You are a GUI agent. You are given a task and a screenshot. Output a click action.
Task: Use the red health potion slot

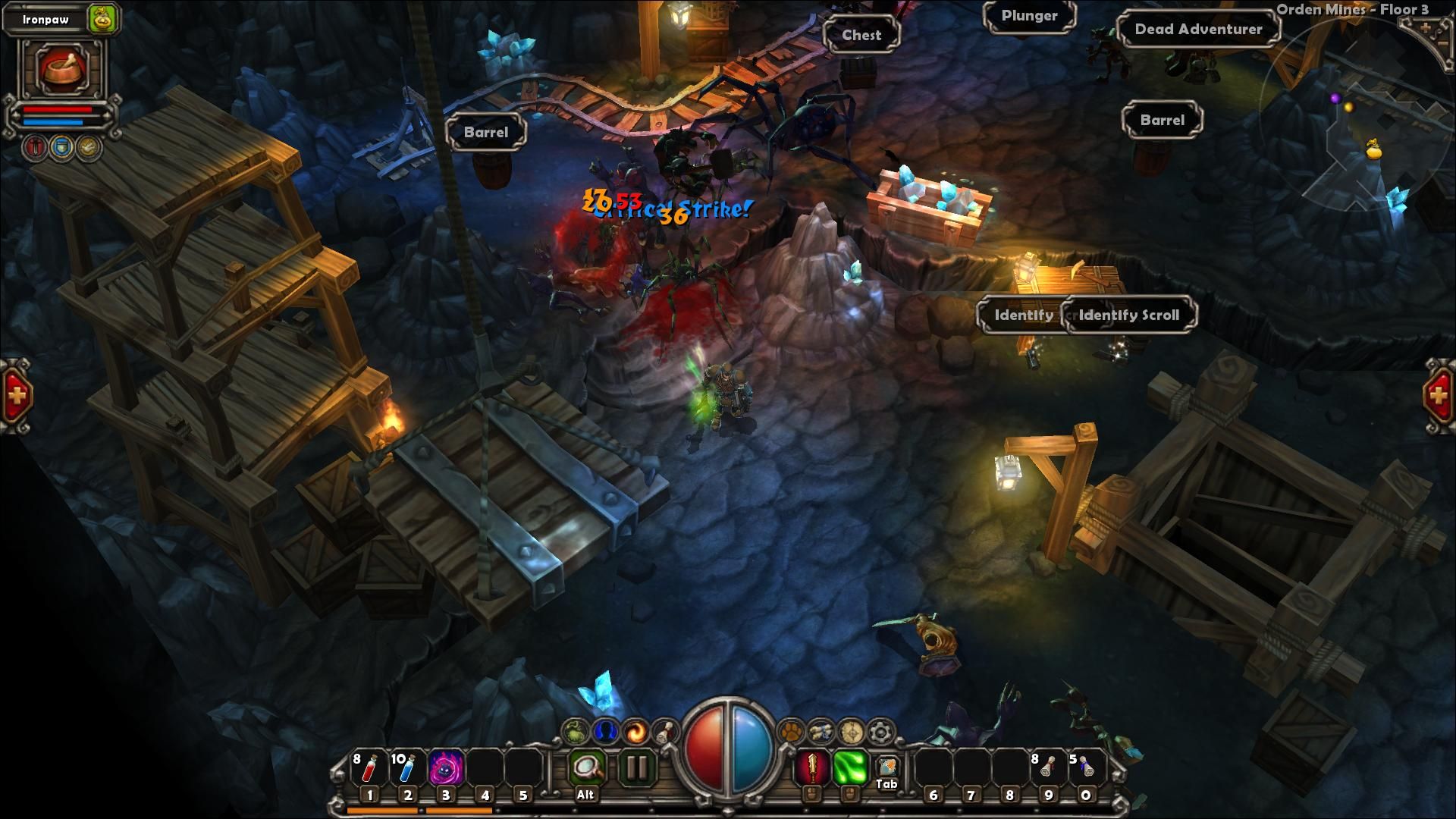click(x=369, y=770)
